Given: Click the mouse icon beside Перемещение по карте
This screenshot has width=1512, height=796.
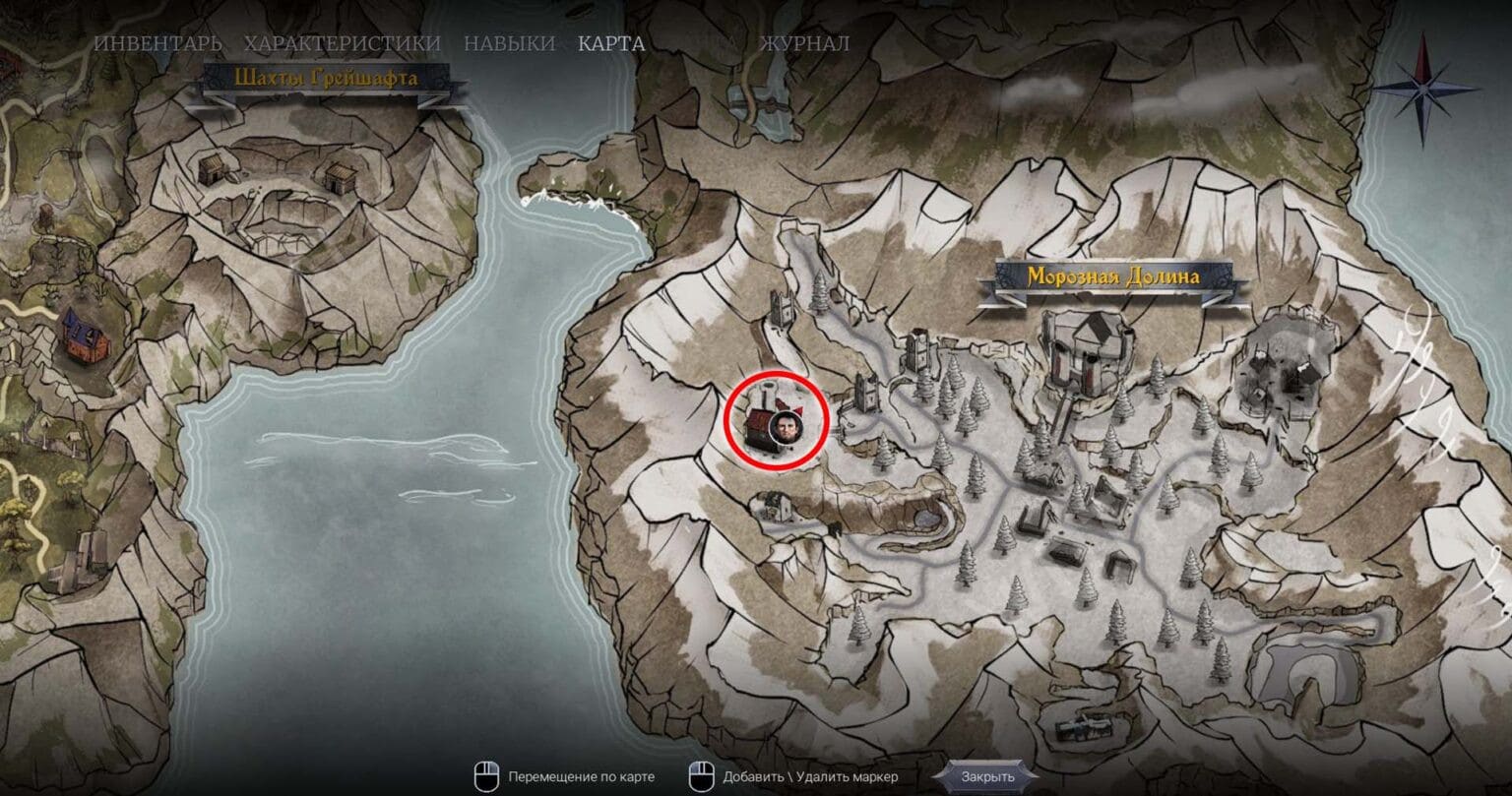Looking at the screenshot, I should pyautogui.click(x=486, y=774).
